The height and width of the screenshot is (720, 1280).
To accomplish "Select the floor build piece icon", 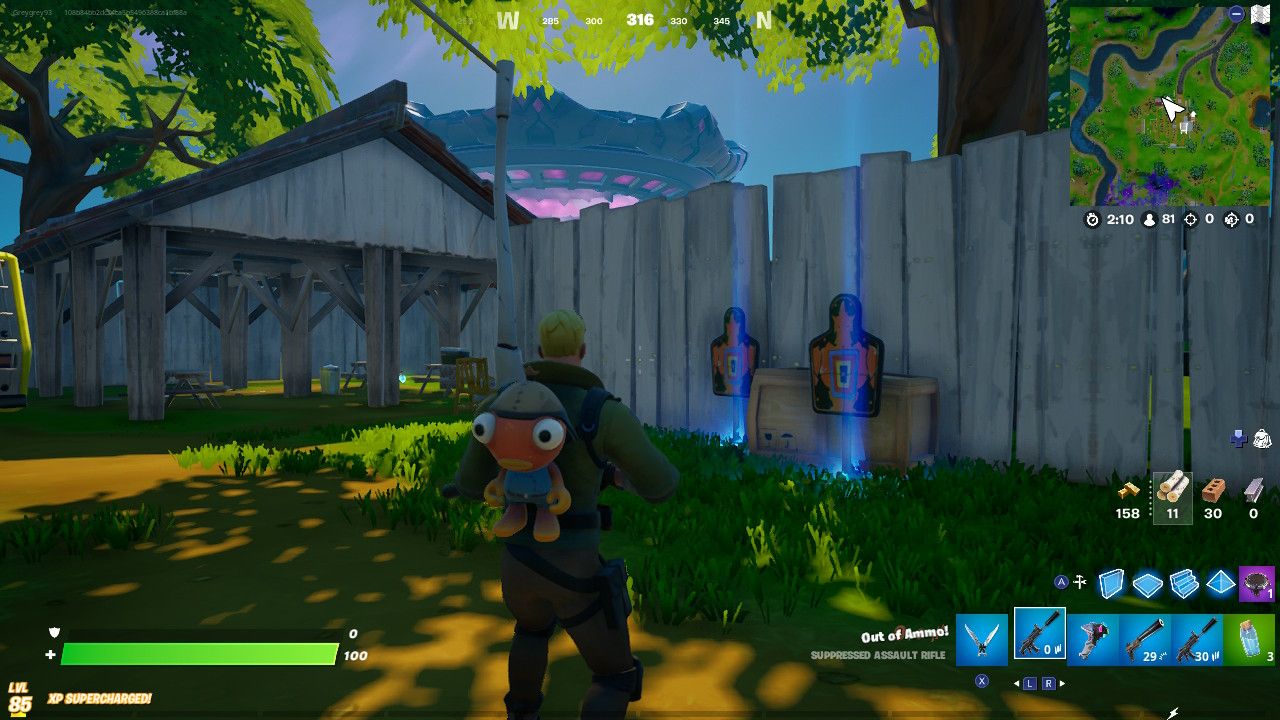I will pyautogui.click(x=1148, y=583).
